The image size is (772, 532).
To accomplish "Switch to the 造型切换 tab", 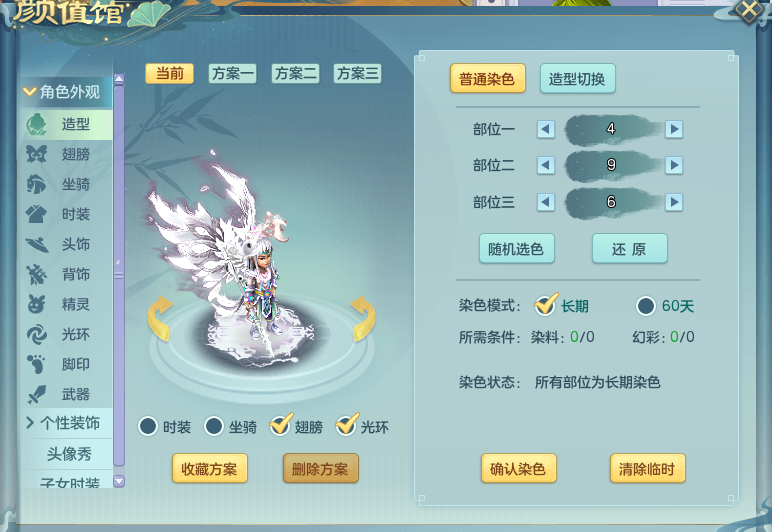I will point(578,79).
